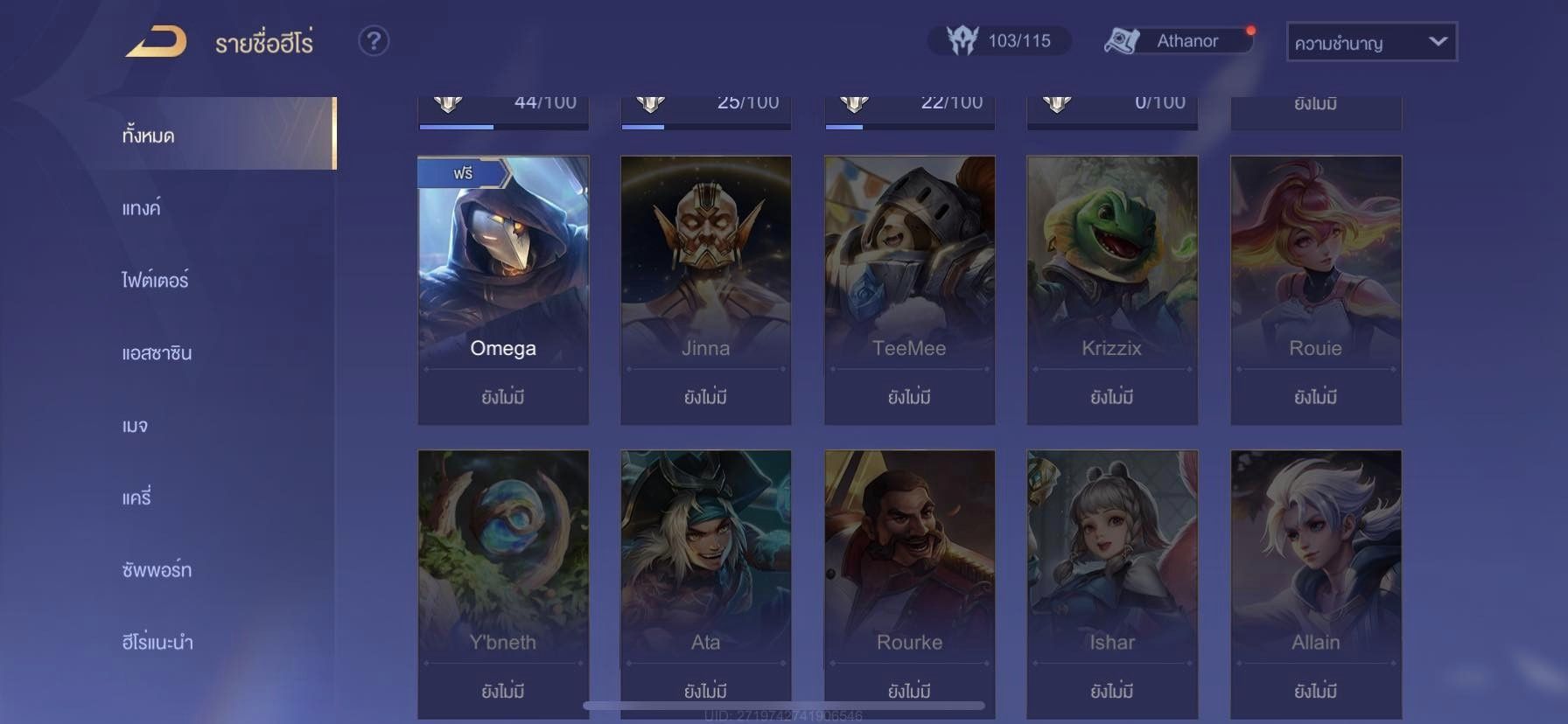
Task: Switch to the แทงค์ tab
Action: [142, 208]
